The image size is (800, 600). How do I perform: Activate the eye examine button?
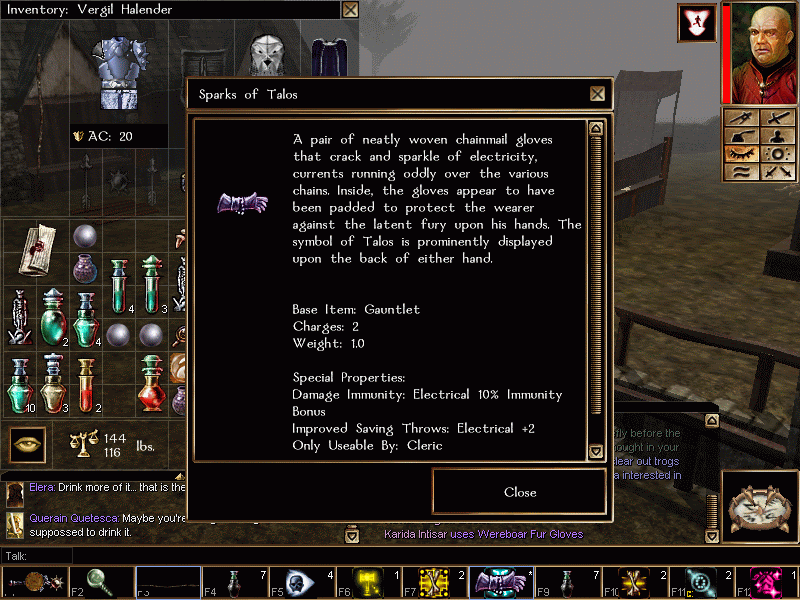(29, 444)
